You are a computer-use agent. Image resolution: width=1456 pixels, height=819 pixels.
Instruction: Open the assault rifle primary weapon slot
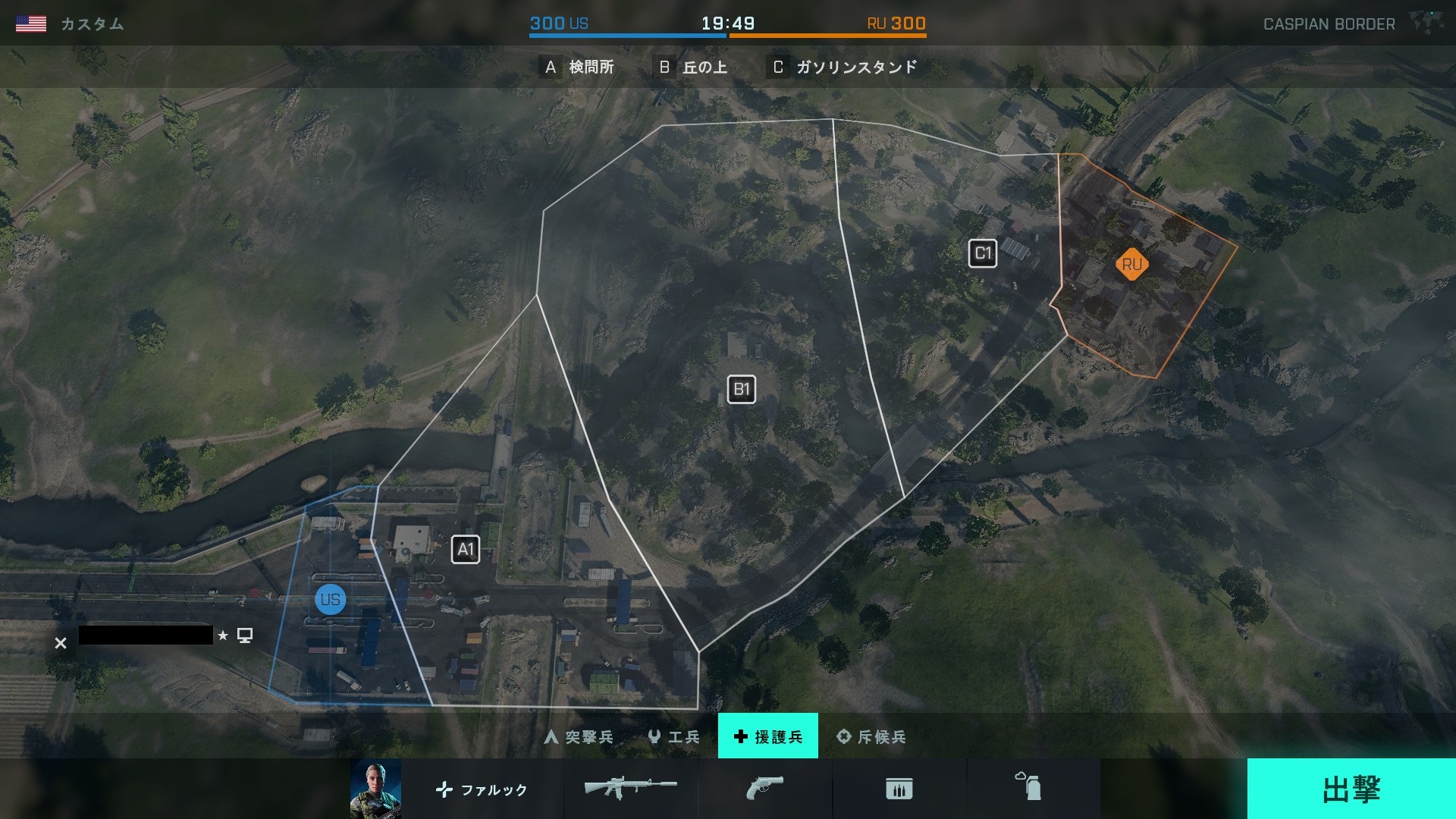coord(630,789)
